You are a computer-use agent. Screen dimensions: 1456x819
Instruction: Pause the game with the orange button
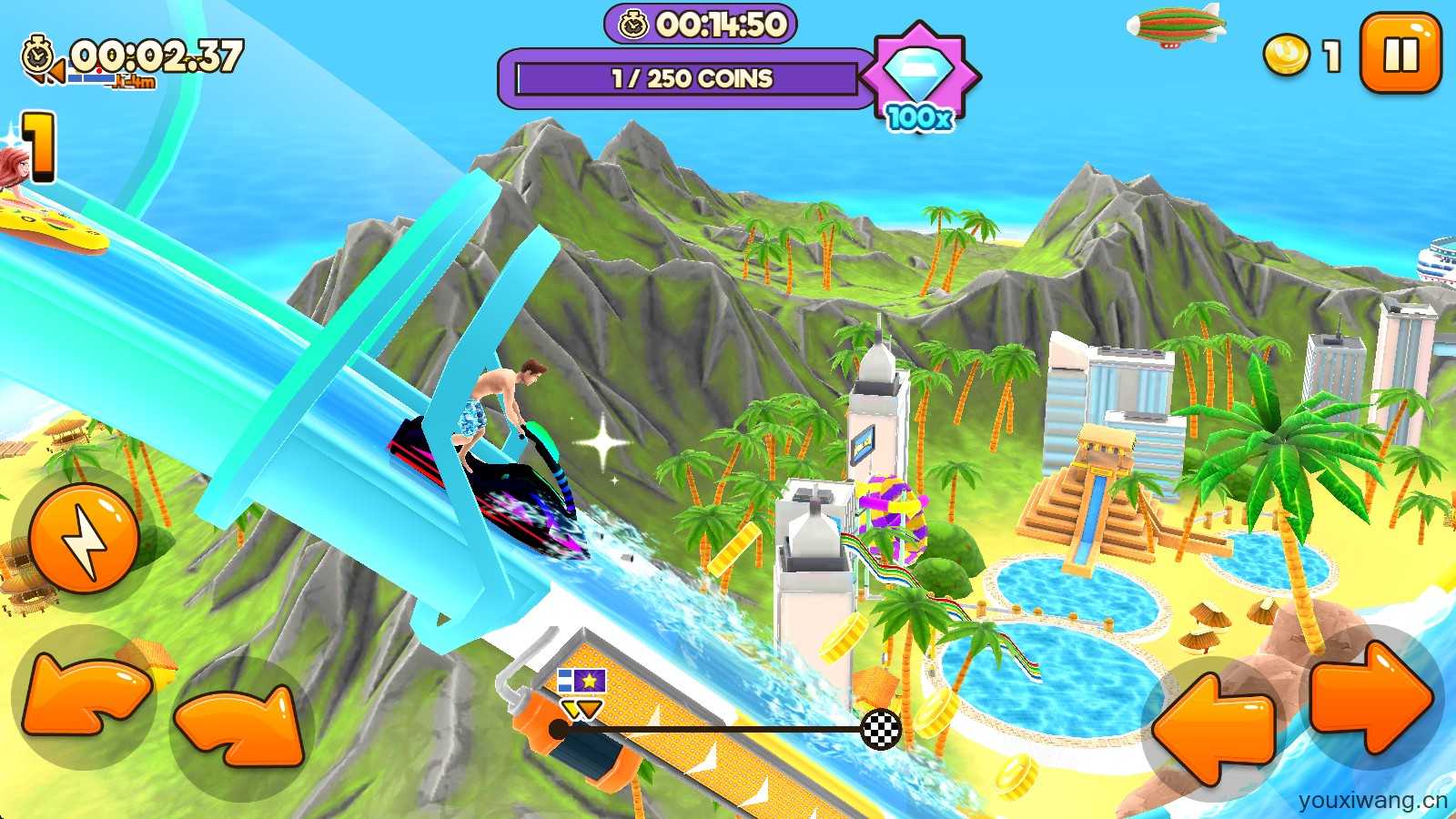(x=1400, y=54)
